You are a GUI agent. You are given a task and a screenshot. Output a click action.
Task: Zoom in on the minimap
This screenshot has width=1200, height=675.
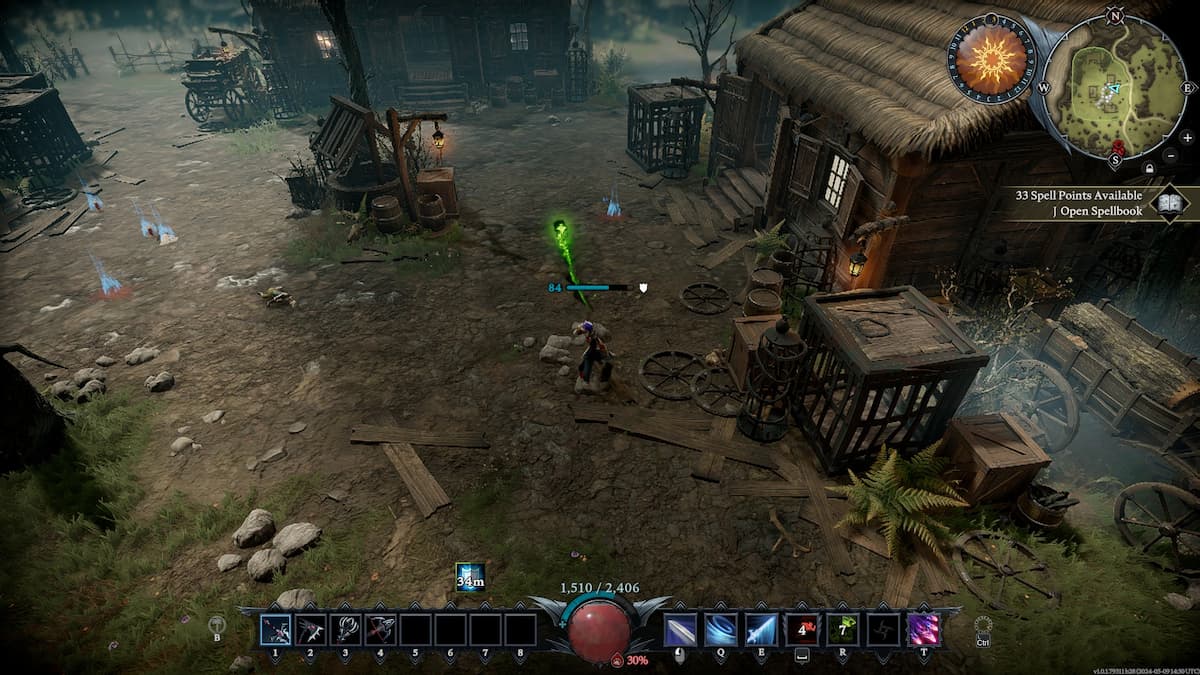coord(1186,137)
